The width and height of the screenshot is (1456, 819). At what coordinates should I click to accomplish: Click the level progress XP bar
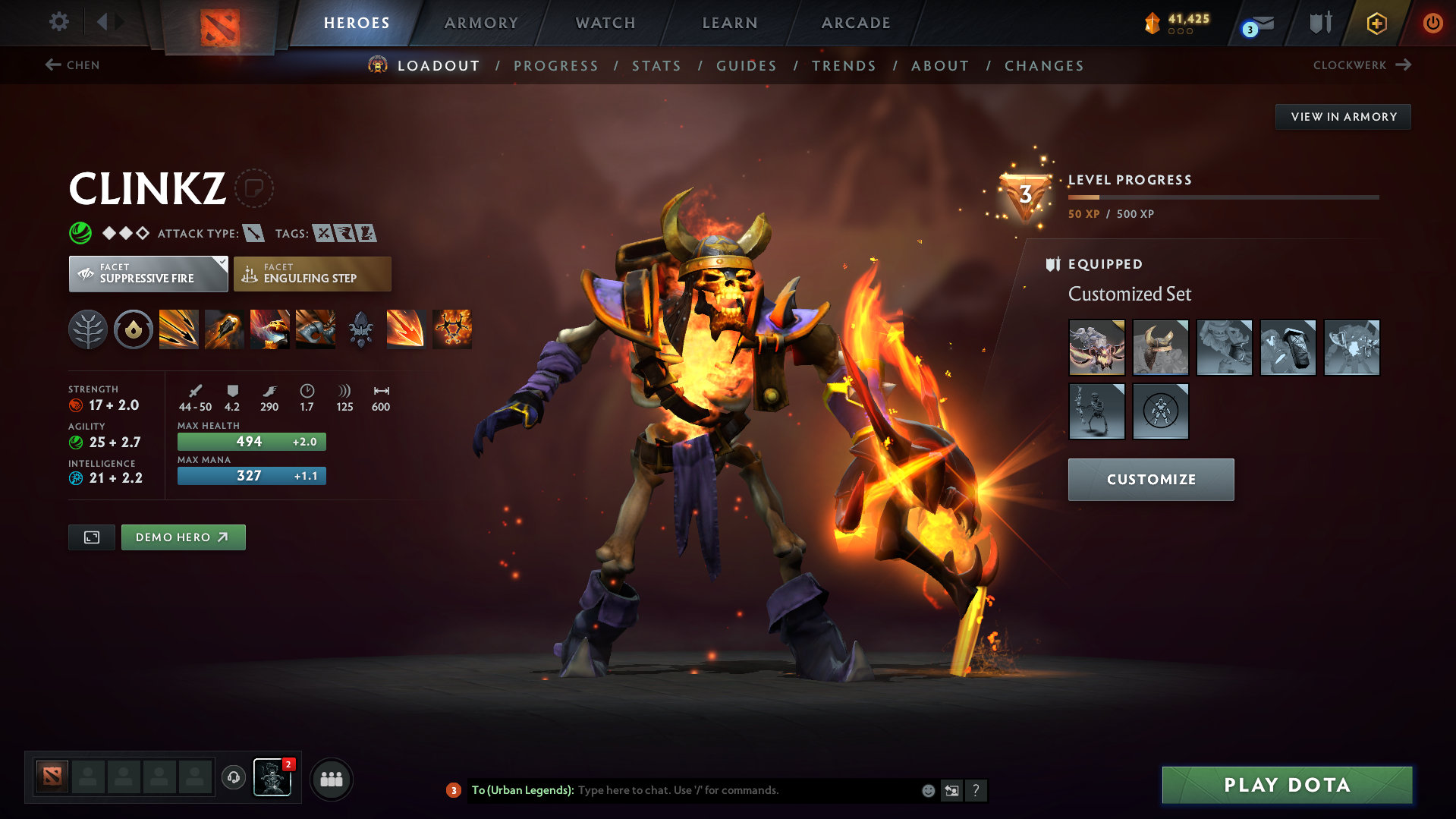click(x=1223, y=196)
